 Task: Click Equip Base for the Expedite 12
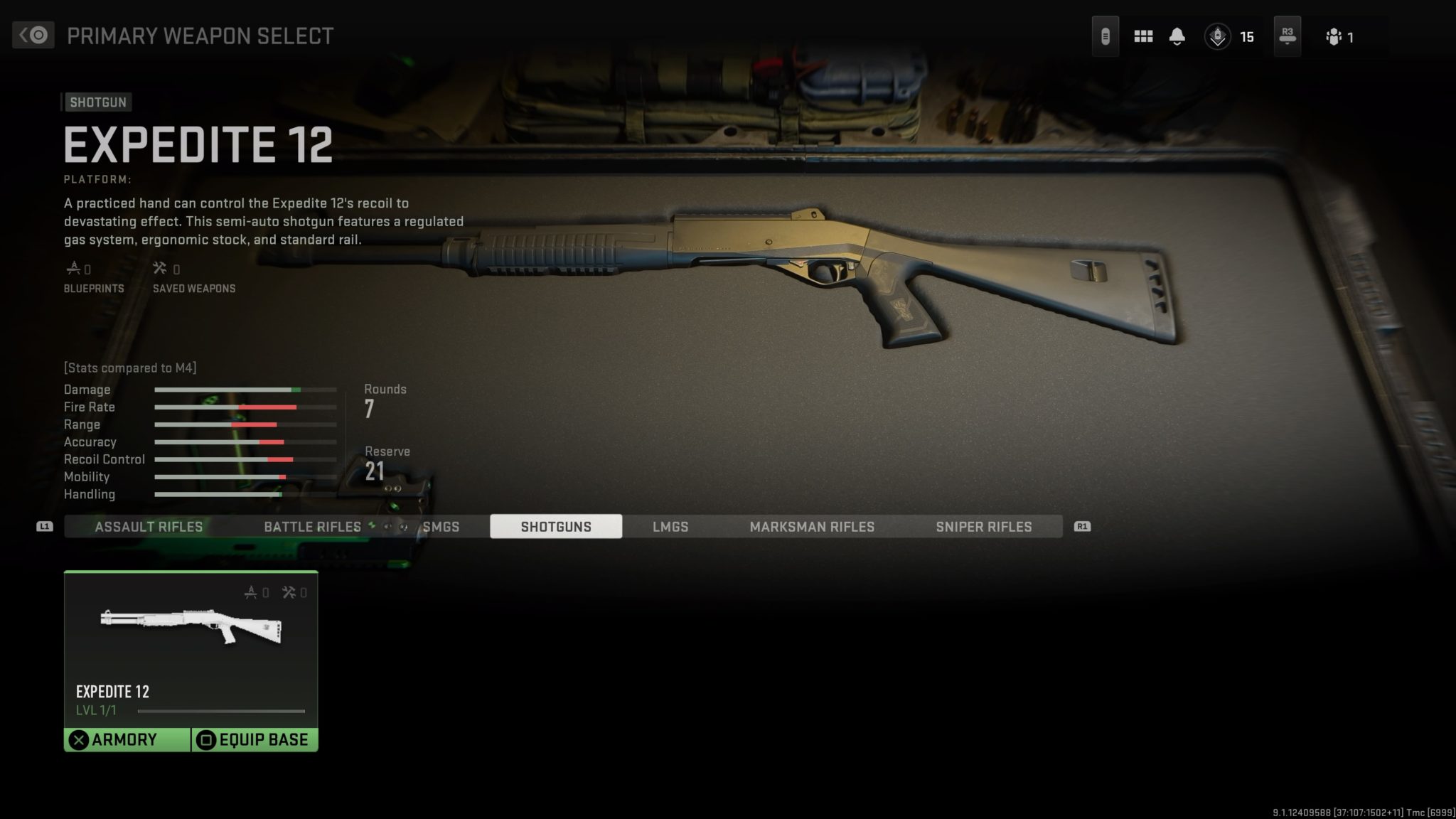pyautogui.click(x=255, y=739)
